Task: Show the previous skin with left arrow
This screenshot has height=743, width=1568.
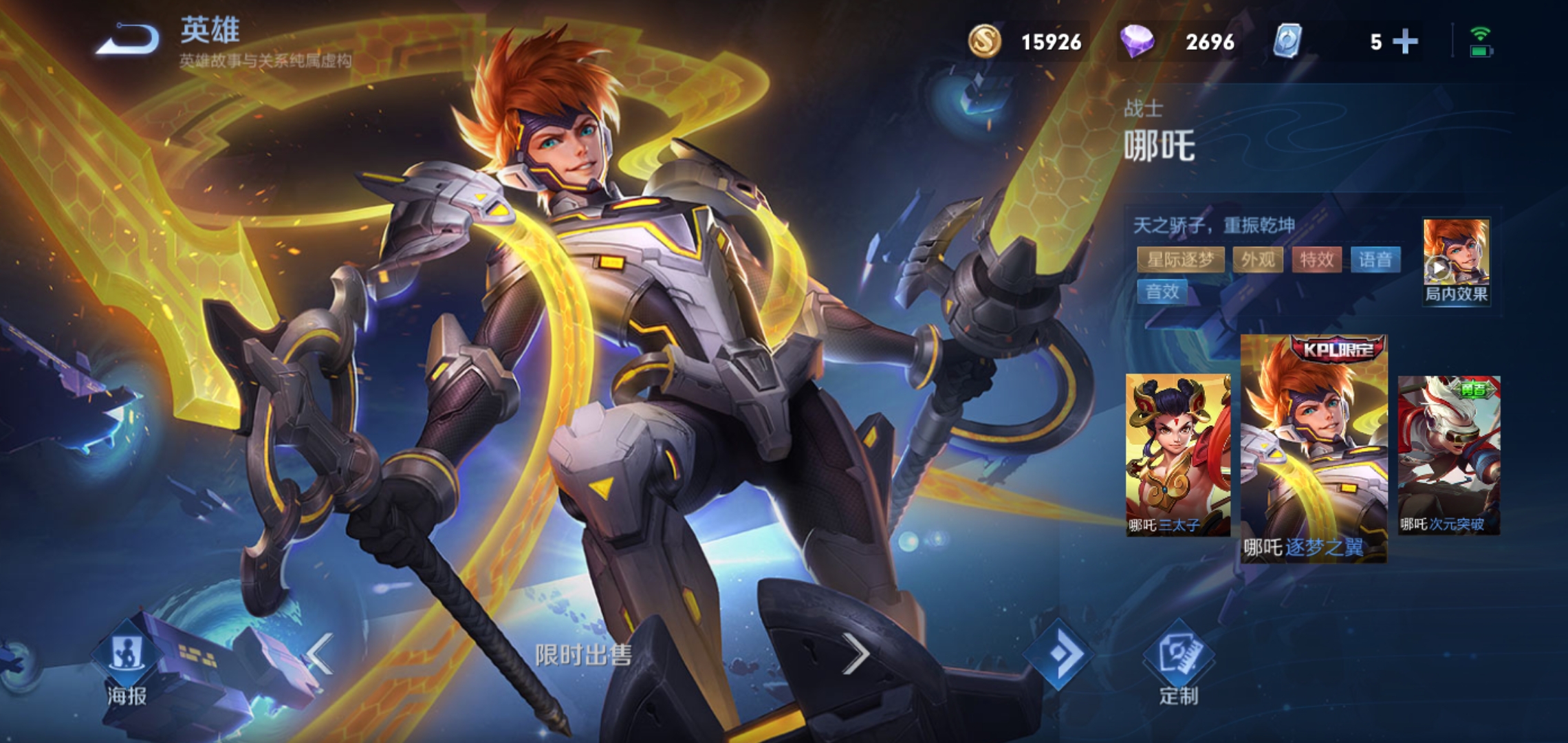Action: [320, 654]
